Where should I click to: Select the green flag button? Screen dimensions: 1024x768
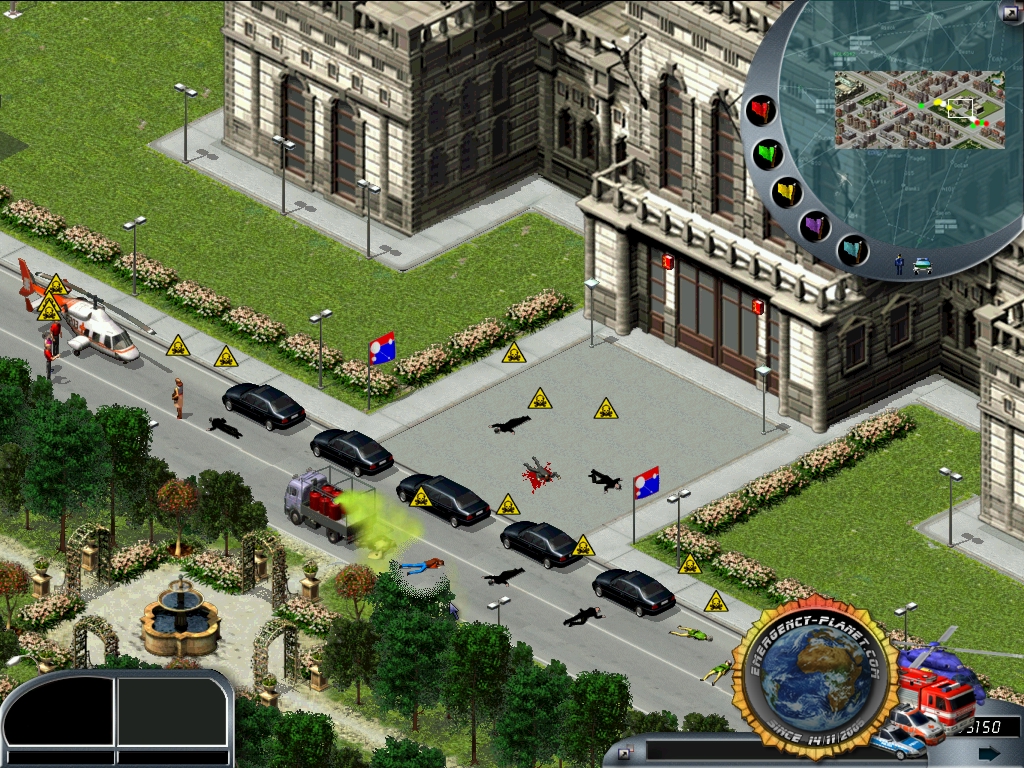pyautogui.click(x=768, y=154)
